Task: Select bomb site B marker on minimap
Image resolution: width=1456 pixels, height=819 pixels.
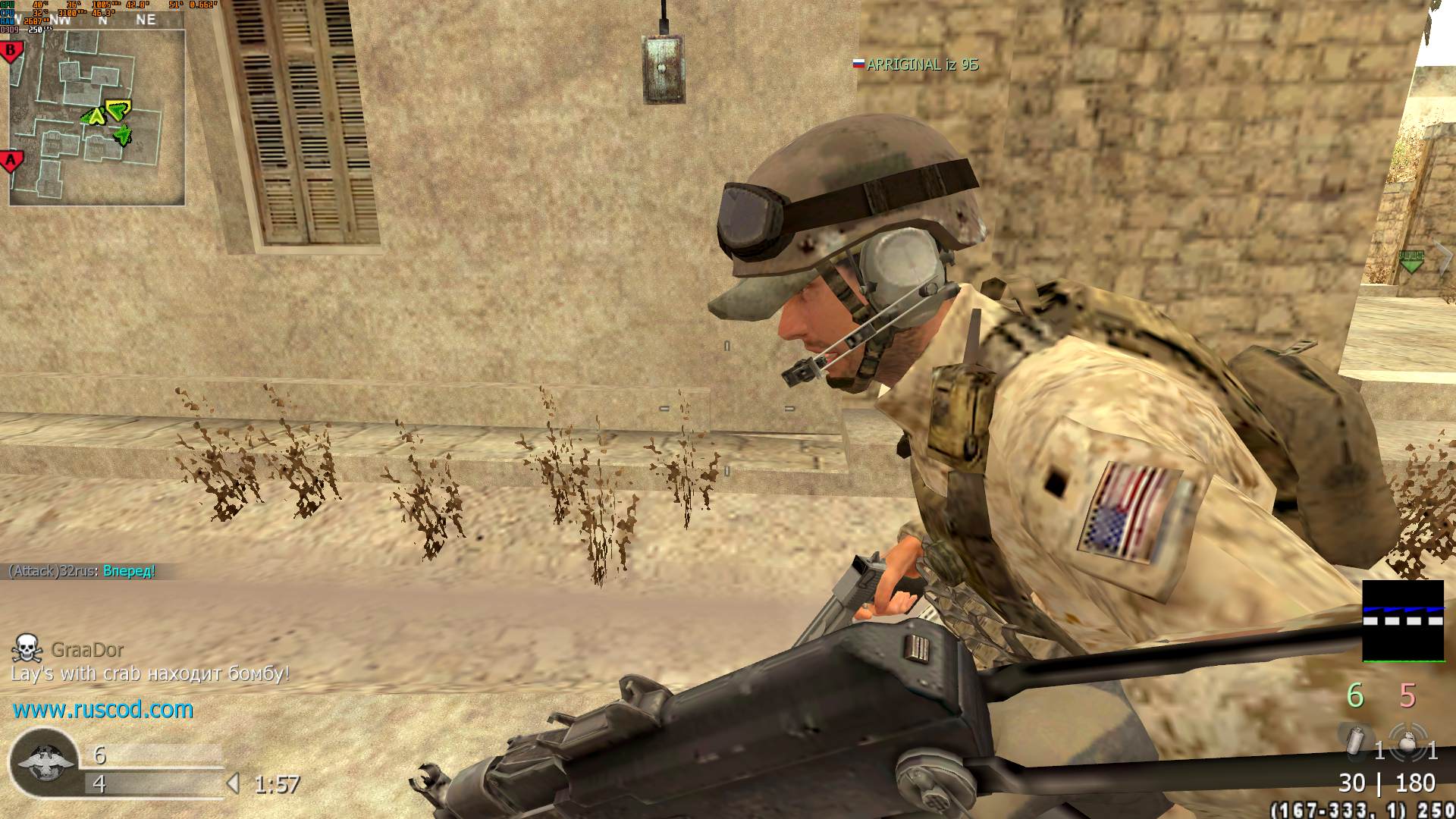Action: coord(11,52)
